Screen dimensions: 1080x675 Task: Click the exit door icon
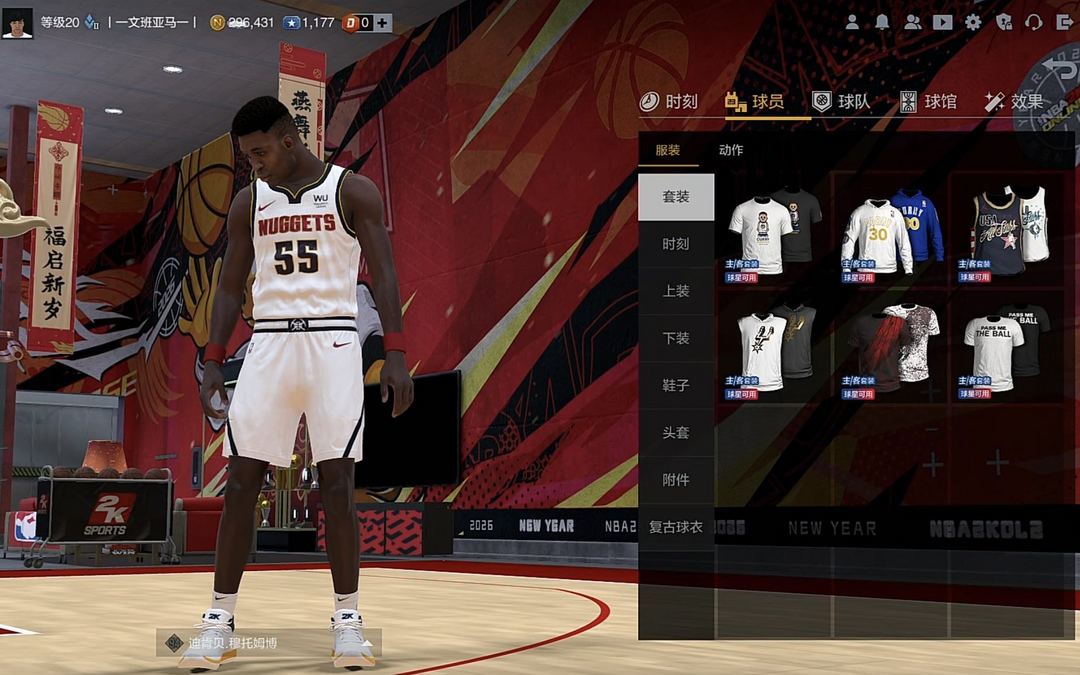tap(1064, 22)
